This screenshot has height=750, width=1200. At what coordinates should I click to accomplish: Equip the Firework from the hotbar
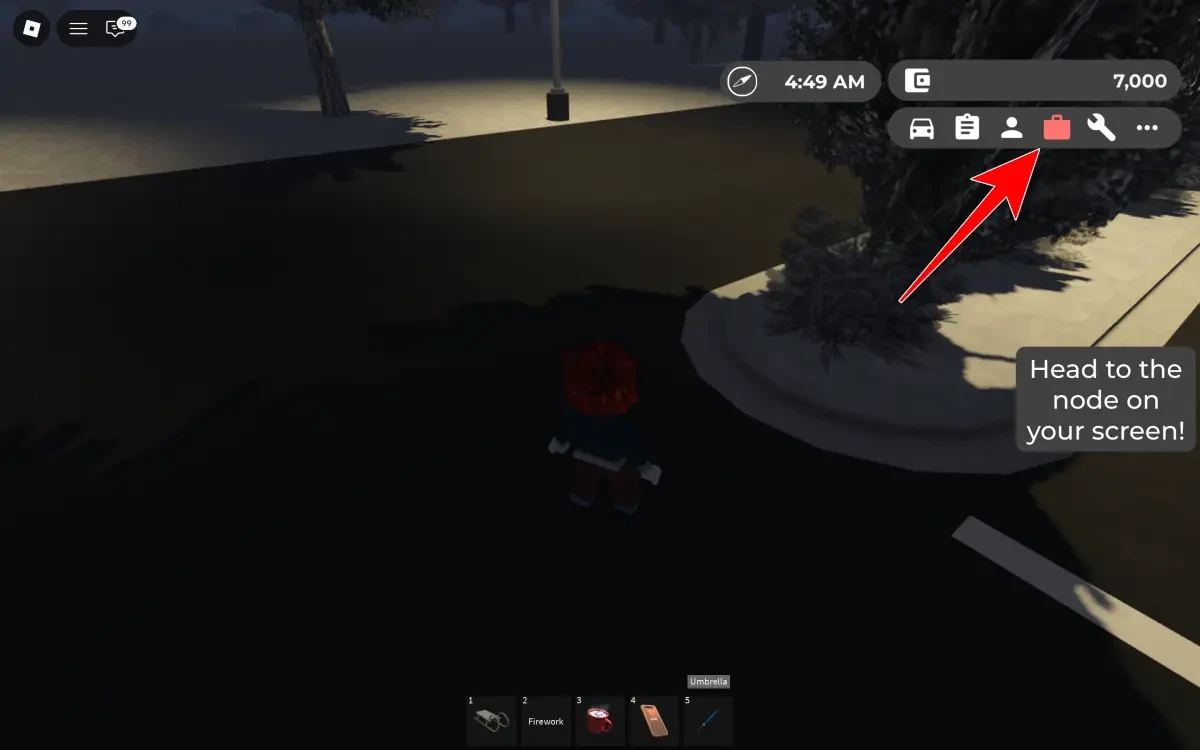[x=545, y=720]
